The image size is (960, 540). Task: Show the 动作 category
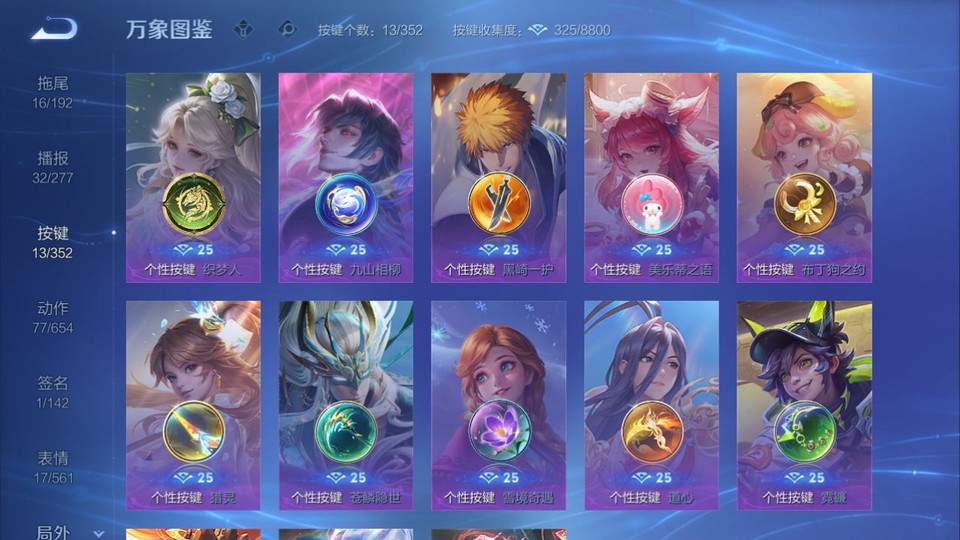53,316
